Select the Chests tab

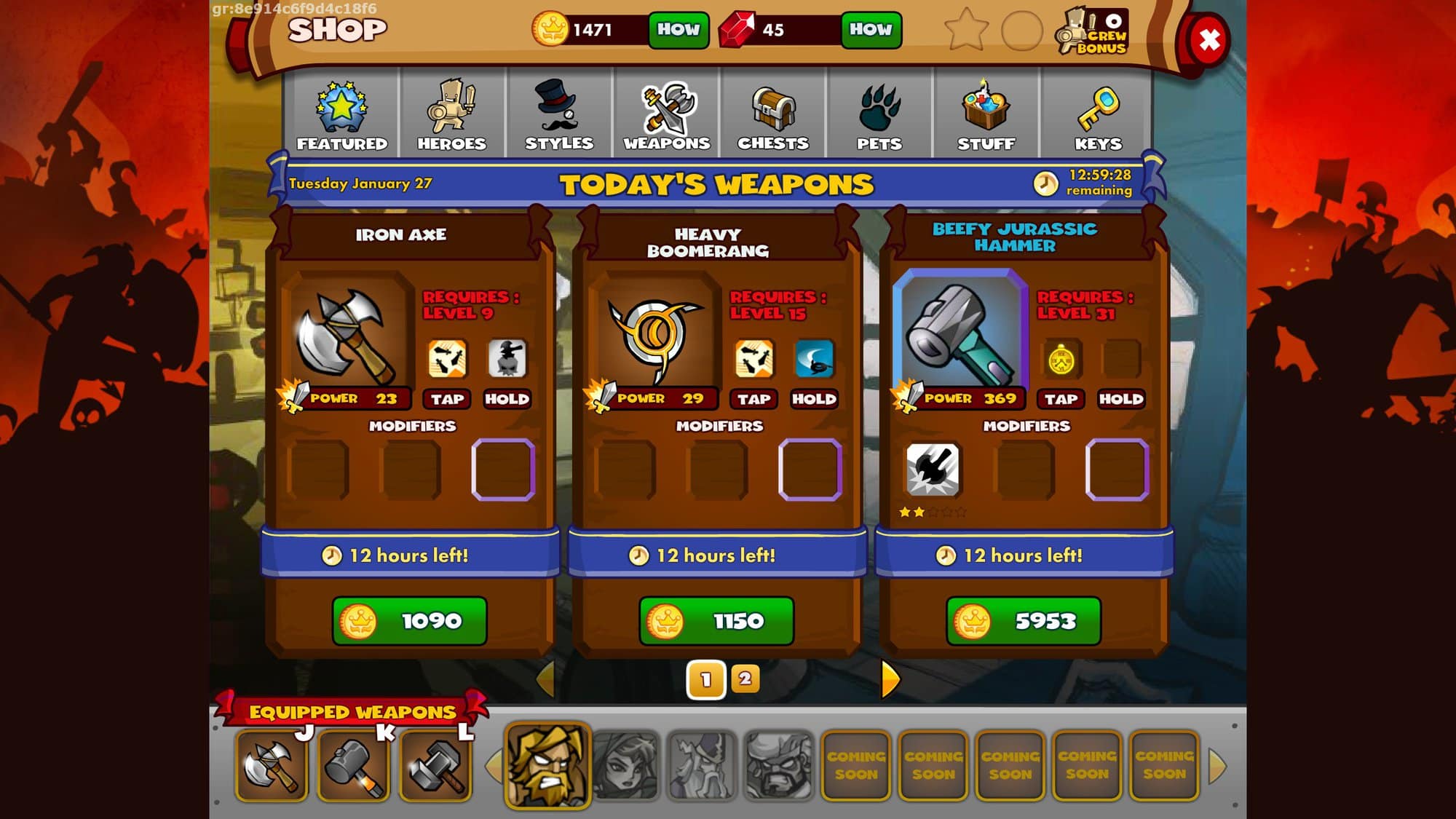point(773,114)
